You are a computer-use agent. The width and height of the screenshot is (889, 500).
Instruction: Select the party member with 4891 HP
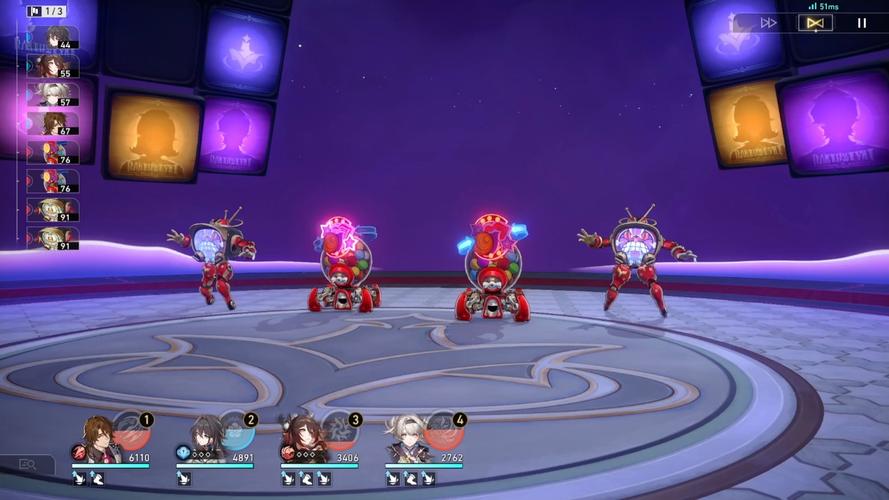click(x=207, y=438)
